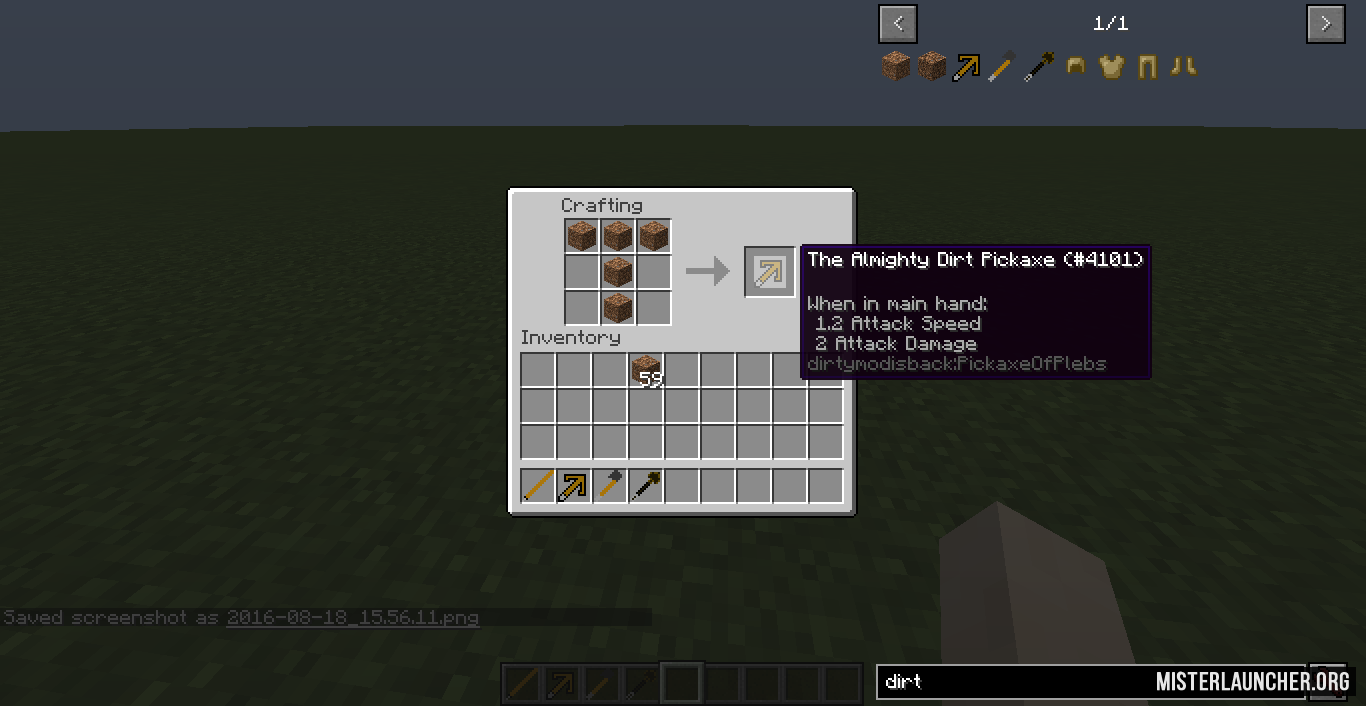Select the orange stick in the inventory window
Screen dimensions: 1366x706
(x=538, y=486)
